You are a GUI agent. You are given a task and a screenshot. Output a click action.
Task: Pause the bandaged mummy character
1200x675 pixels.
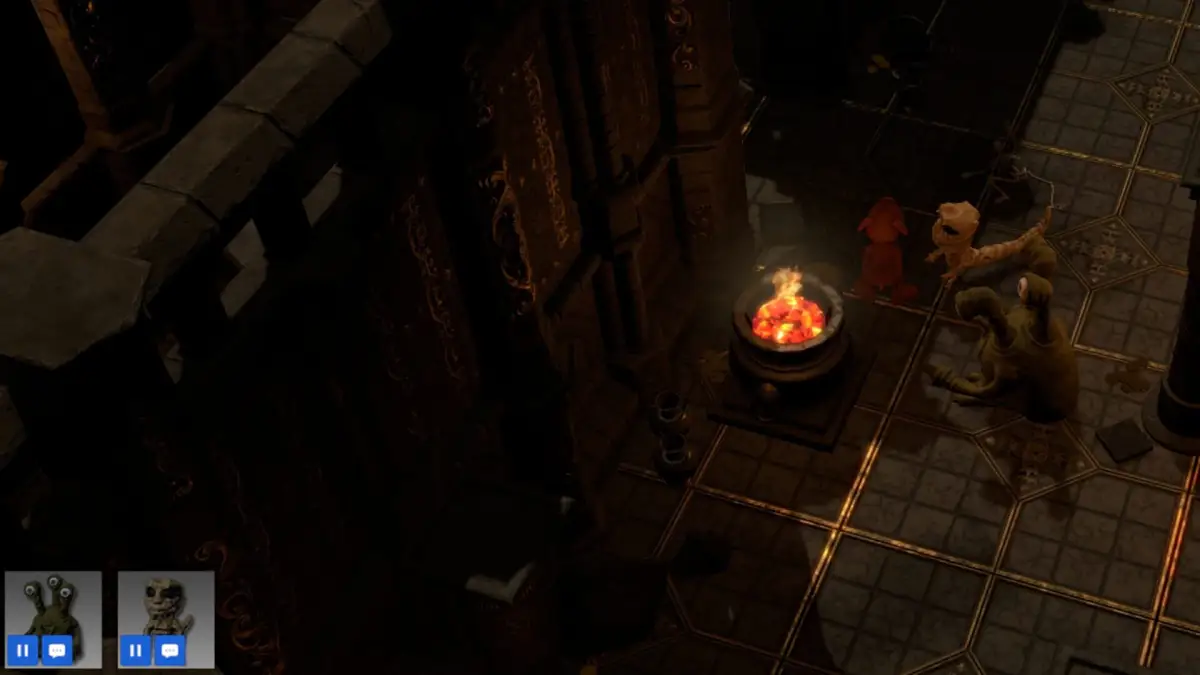point(136,650)
